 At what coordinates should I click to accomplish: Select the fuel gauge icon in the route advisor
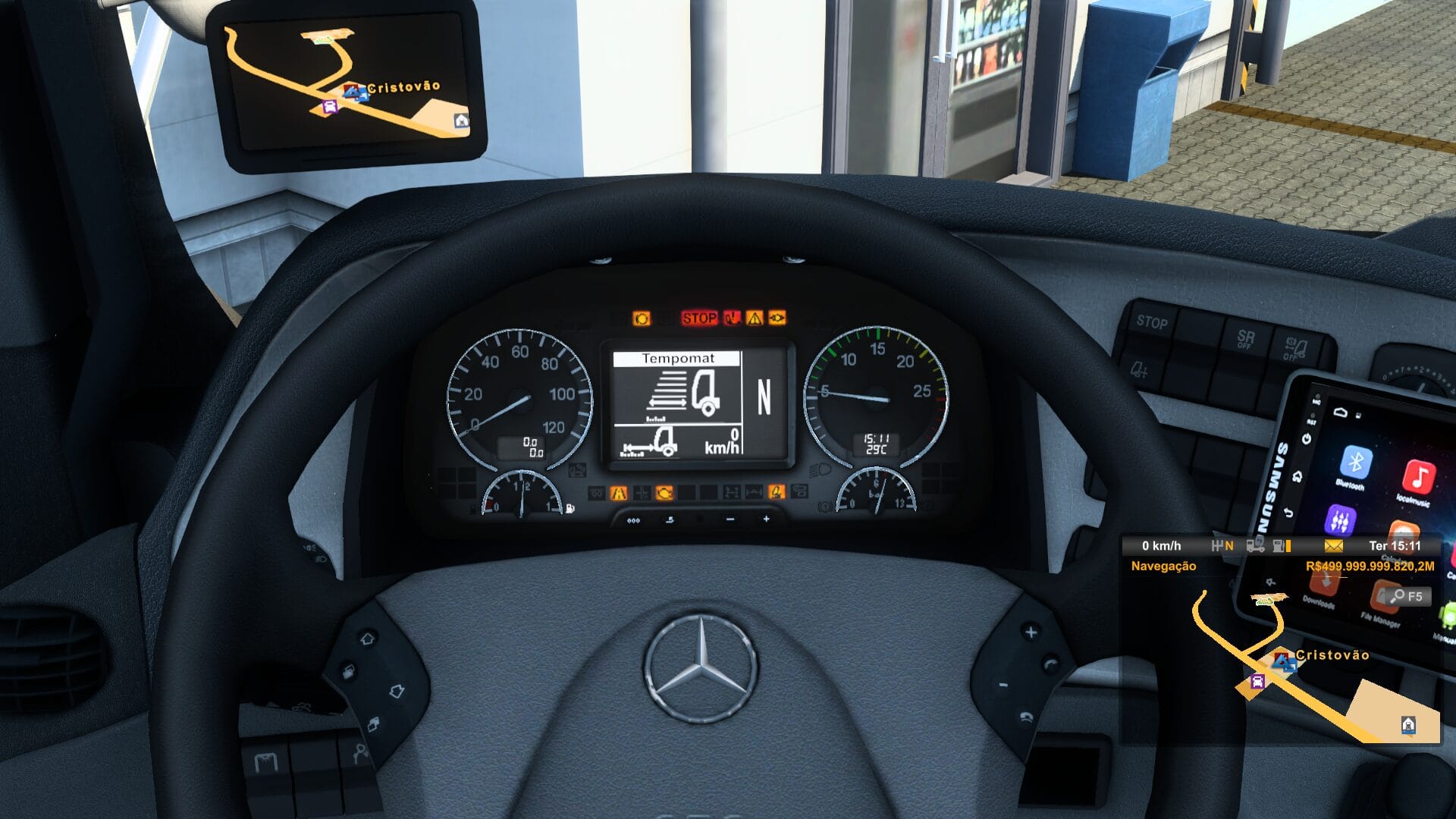tap(1279, 547)
